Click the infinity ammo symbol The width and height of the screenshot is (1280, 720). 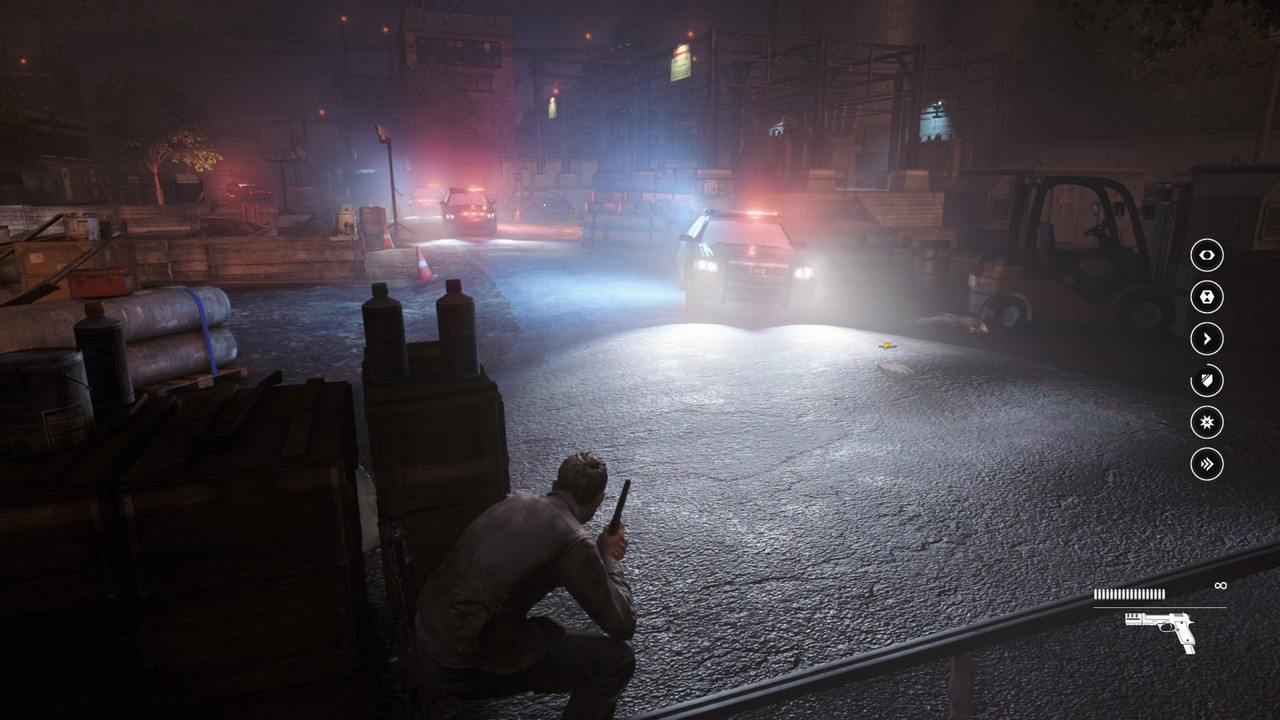coord(1221,585)
